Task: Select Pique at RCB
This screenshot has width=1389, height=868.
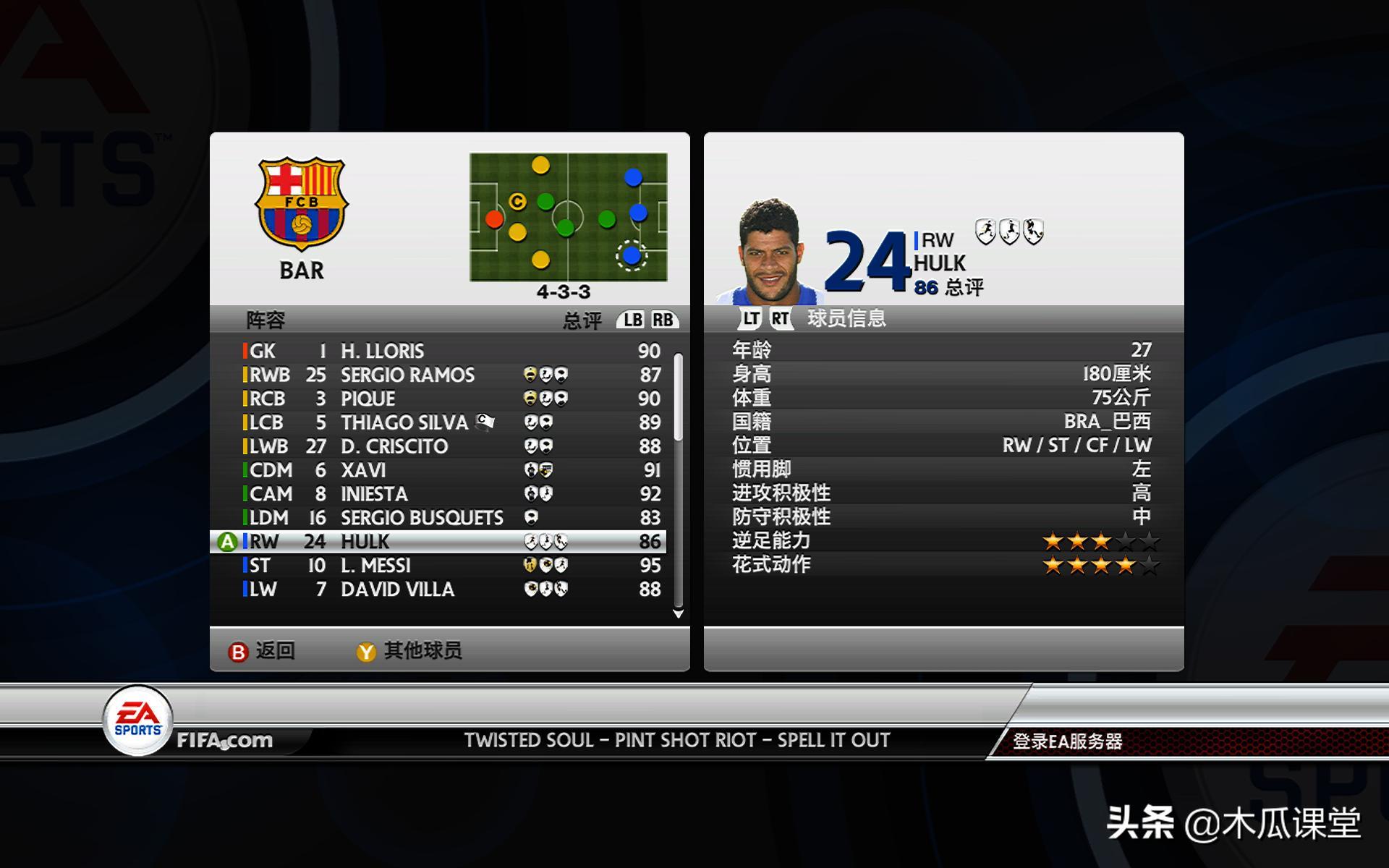Action: coord(449,399)
